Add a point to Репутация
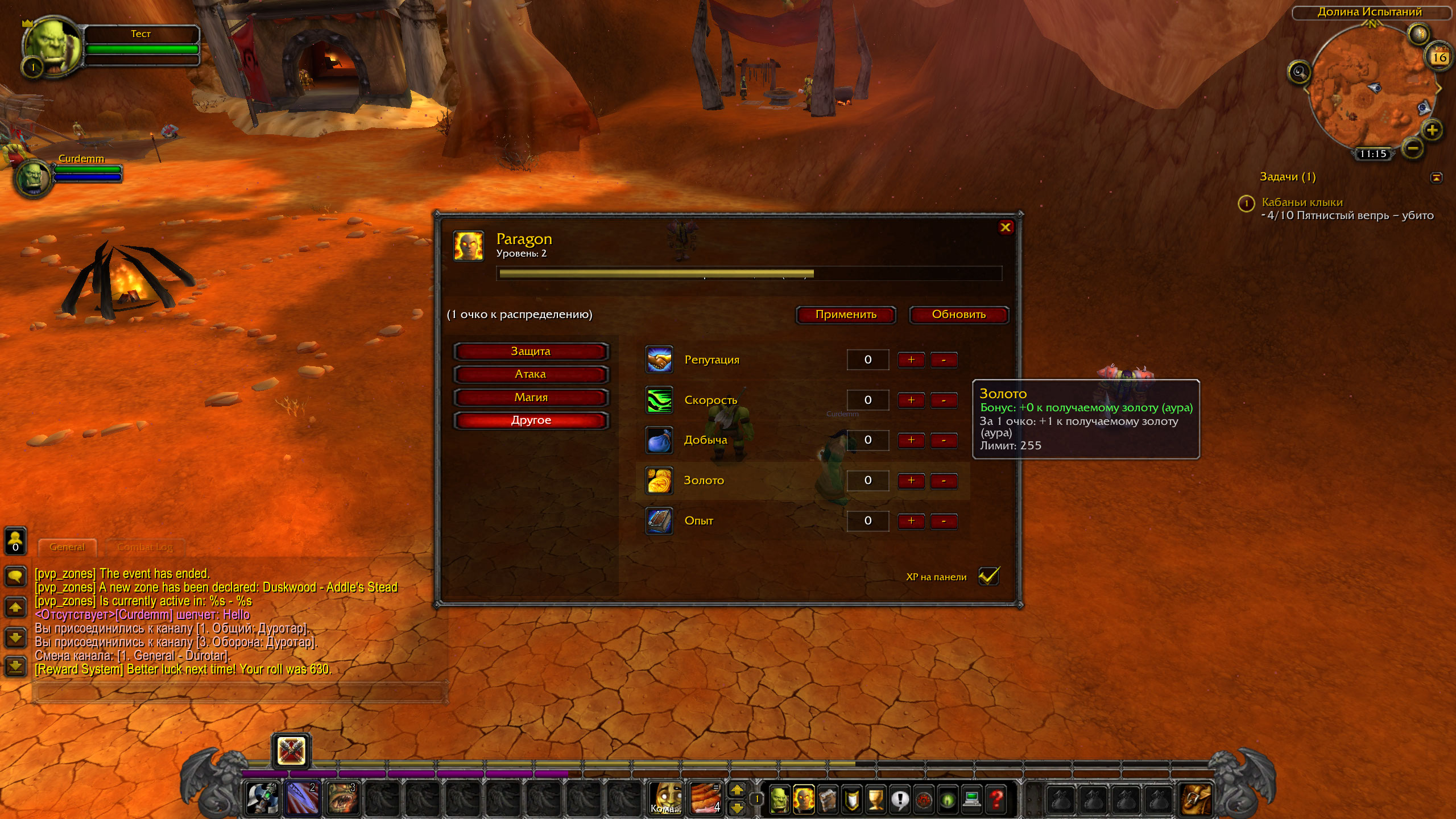Screen dimensions: 1456x819 coord(911,360)
